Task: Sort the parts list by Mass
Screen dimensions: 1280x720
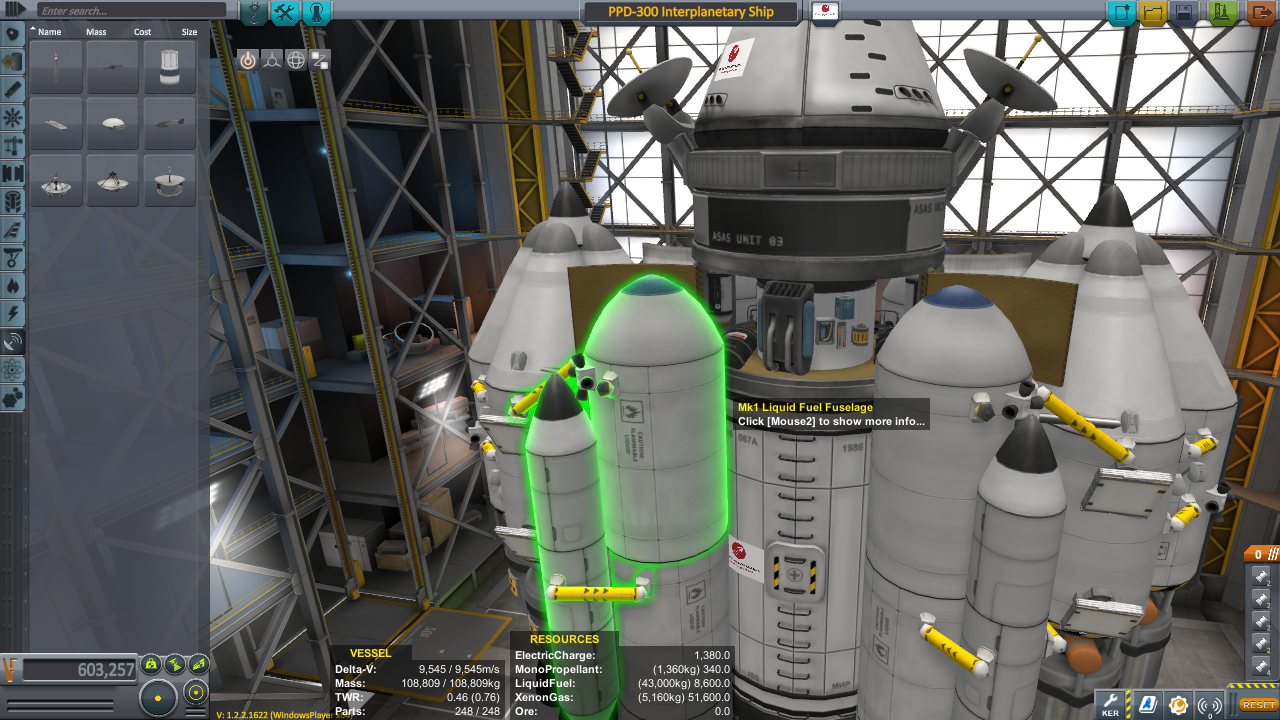Action: tap(96, 32)
